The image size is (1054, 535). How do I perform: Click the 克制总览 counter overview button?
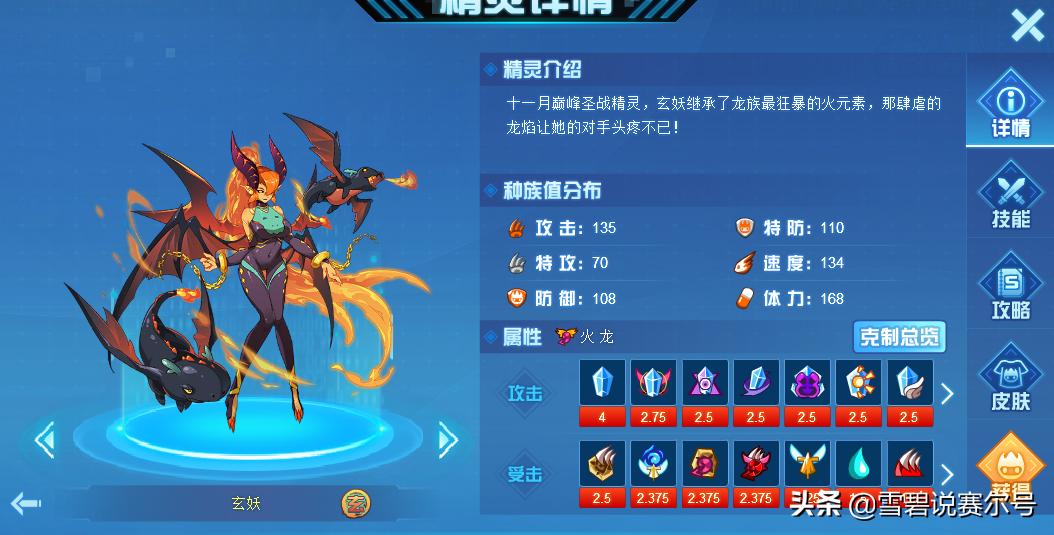898,337
